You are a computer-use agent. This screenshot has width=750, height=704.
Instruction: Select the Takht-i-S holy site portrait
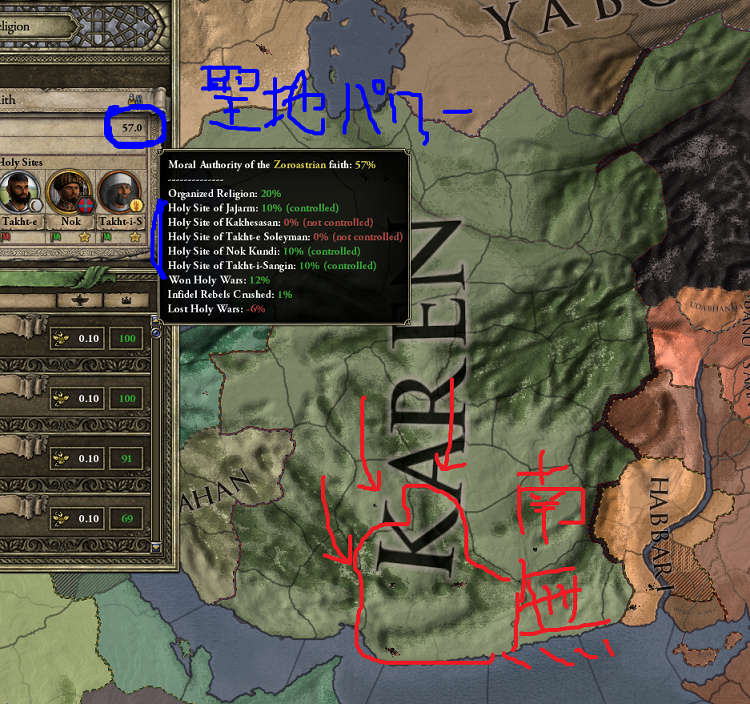(118, 190)
